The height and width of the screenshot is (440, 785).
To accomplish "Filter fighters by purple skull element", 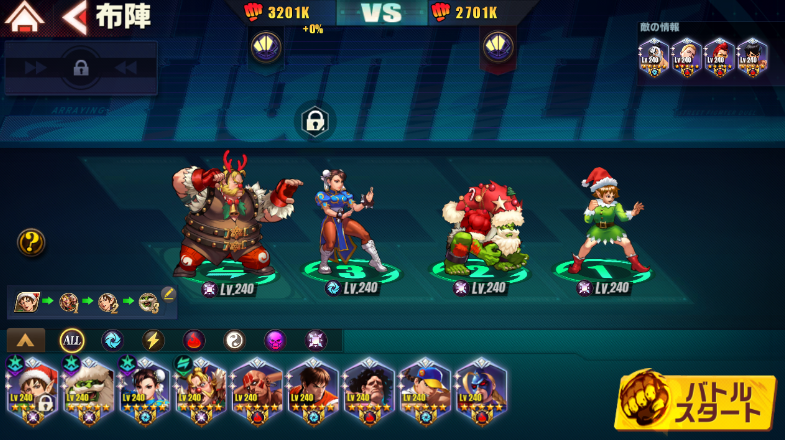I will (x=275, y=340).
